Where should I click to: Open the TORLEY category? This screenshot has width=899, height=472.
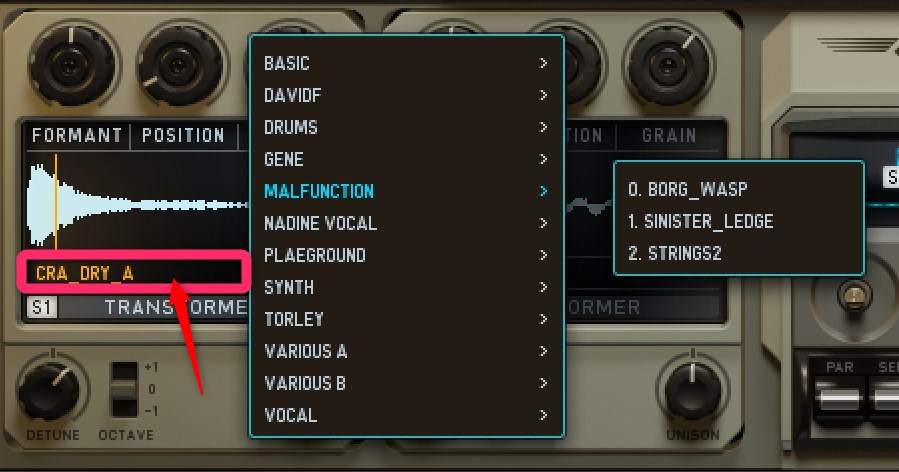point(294,319)
